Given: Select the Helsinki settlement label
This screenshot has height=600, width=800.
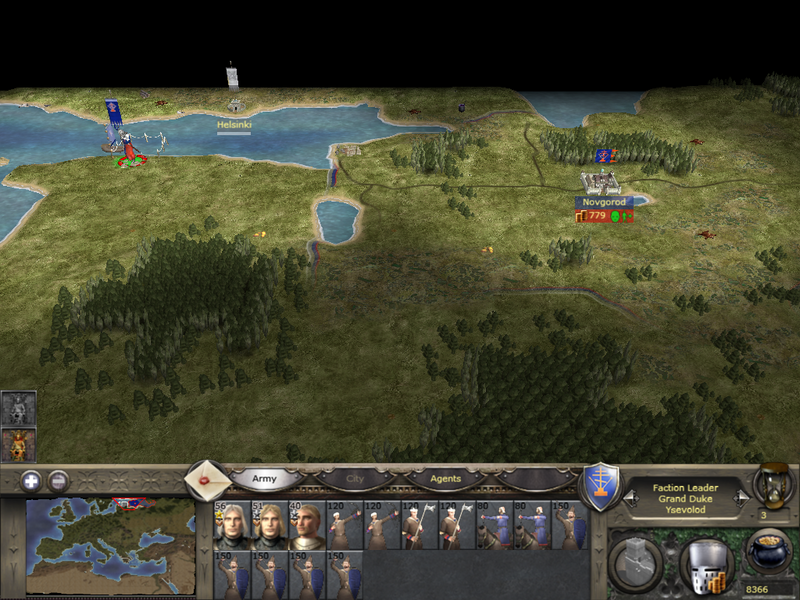Looking at the screenshot, I should (234, 125).
